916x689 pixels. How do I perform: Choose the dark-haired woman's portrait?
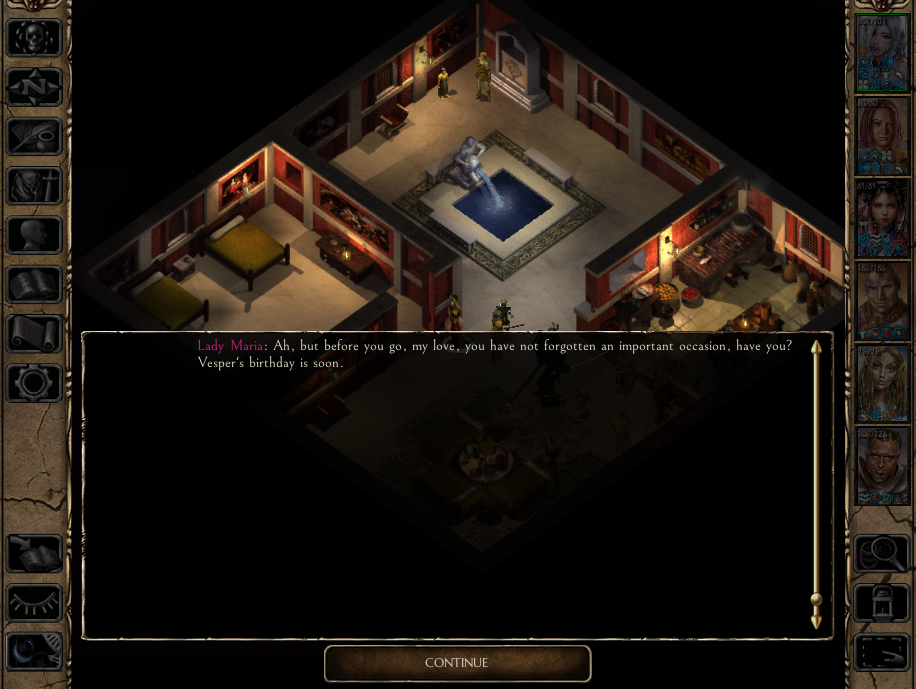coord(882,219)
